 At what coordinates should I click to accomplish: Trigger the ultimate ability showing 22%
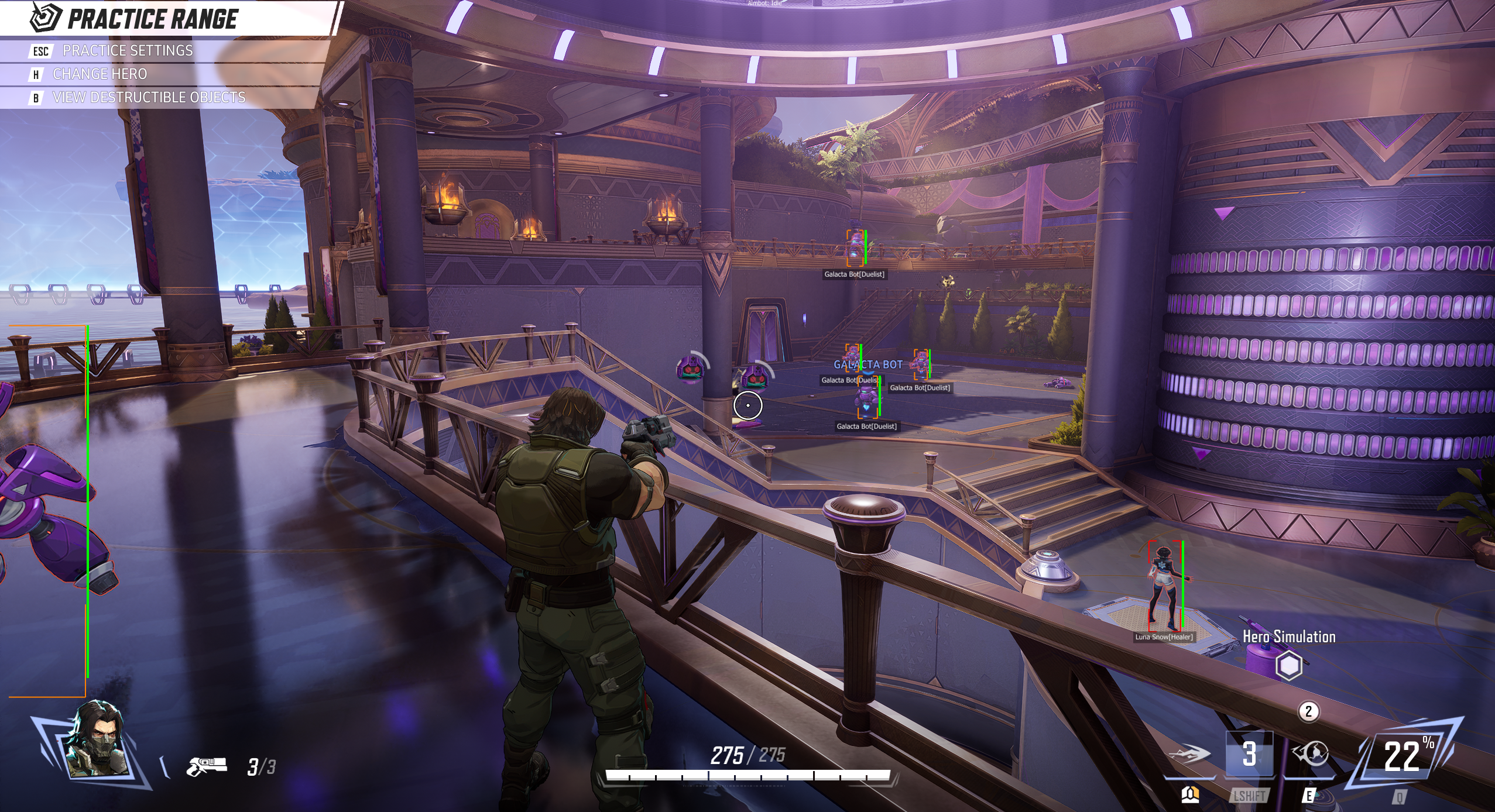[1403, 756]
